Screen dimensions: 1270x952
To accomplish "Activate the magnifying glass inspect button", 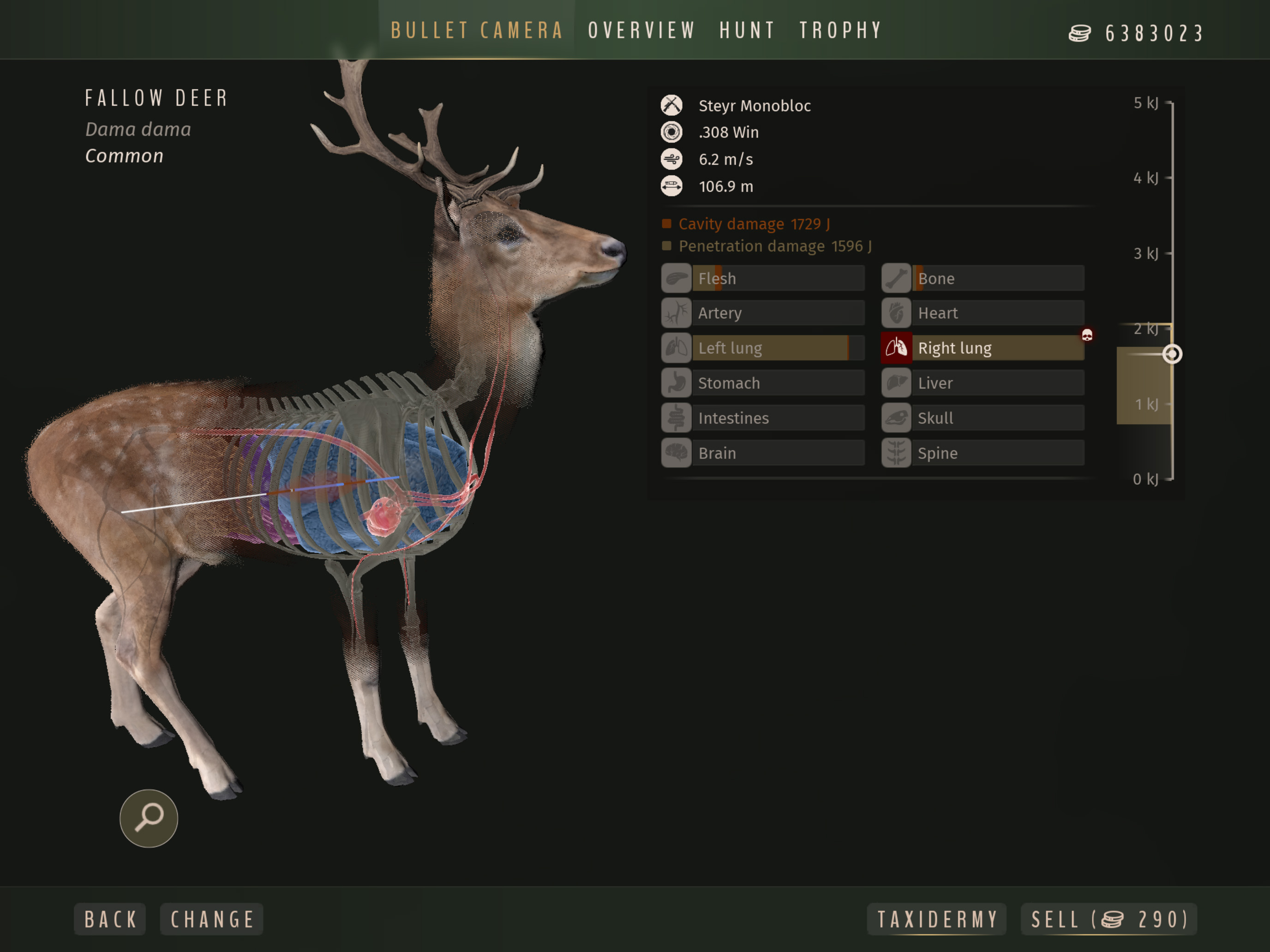I will click(149, 818).
